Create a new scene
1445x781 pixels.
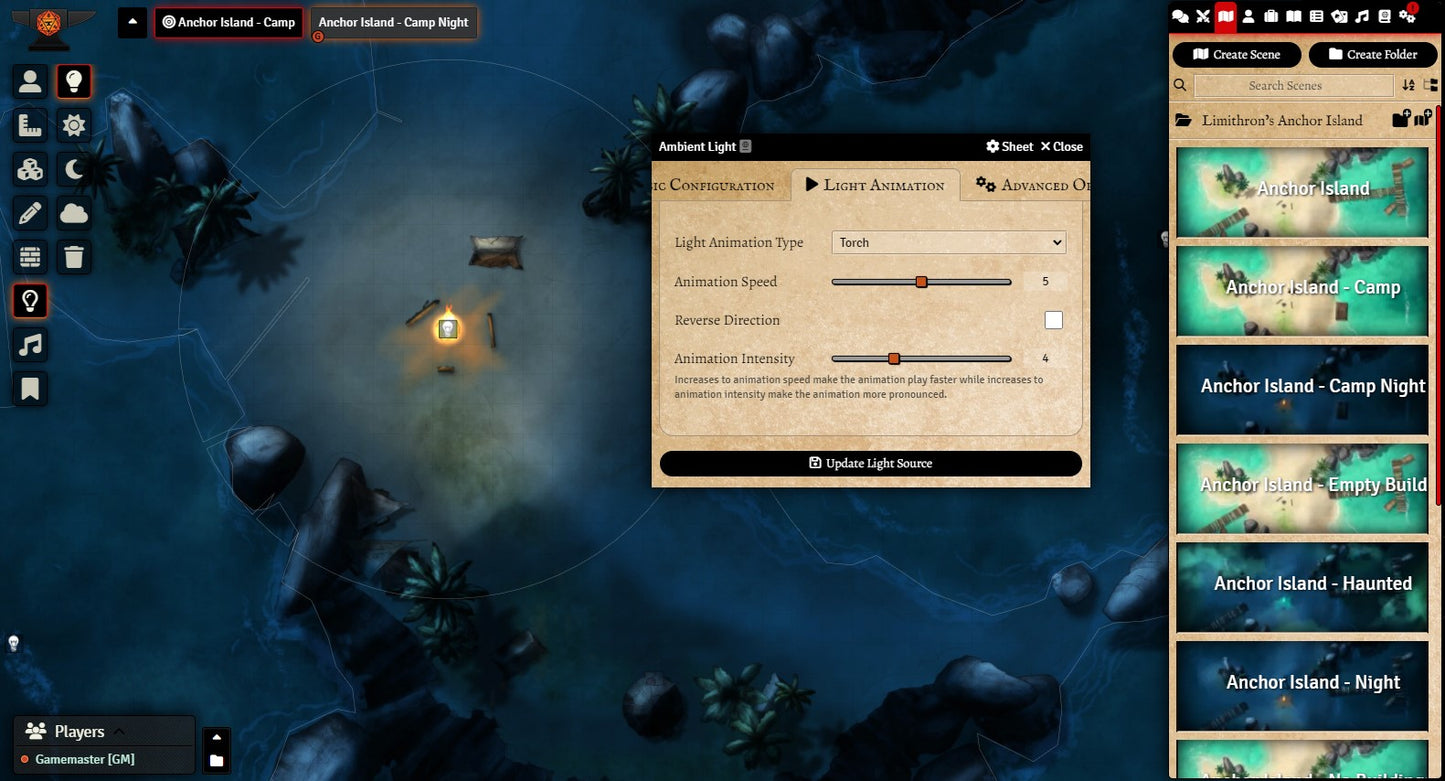click(x=1236, y=55)
